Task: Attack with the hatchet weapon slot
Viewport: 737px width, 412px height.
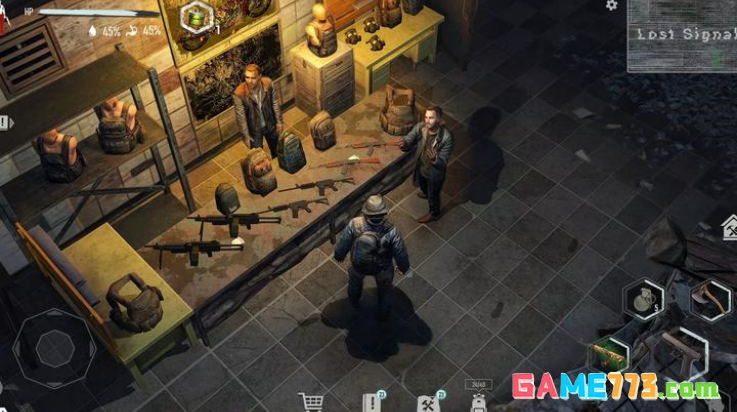Action: 710,299
